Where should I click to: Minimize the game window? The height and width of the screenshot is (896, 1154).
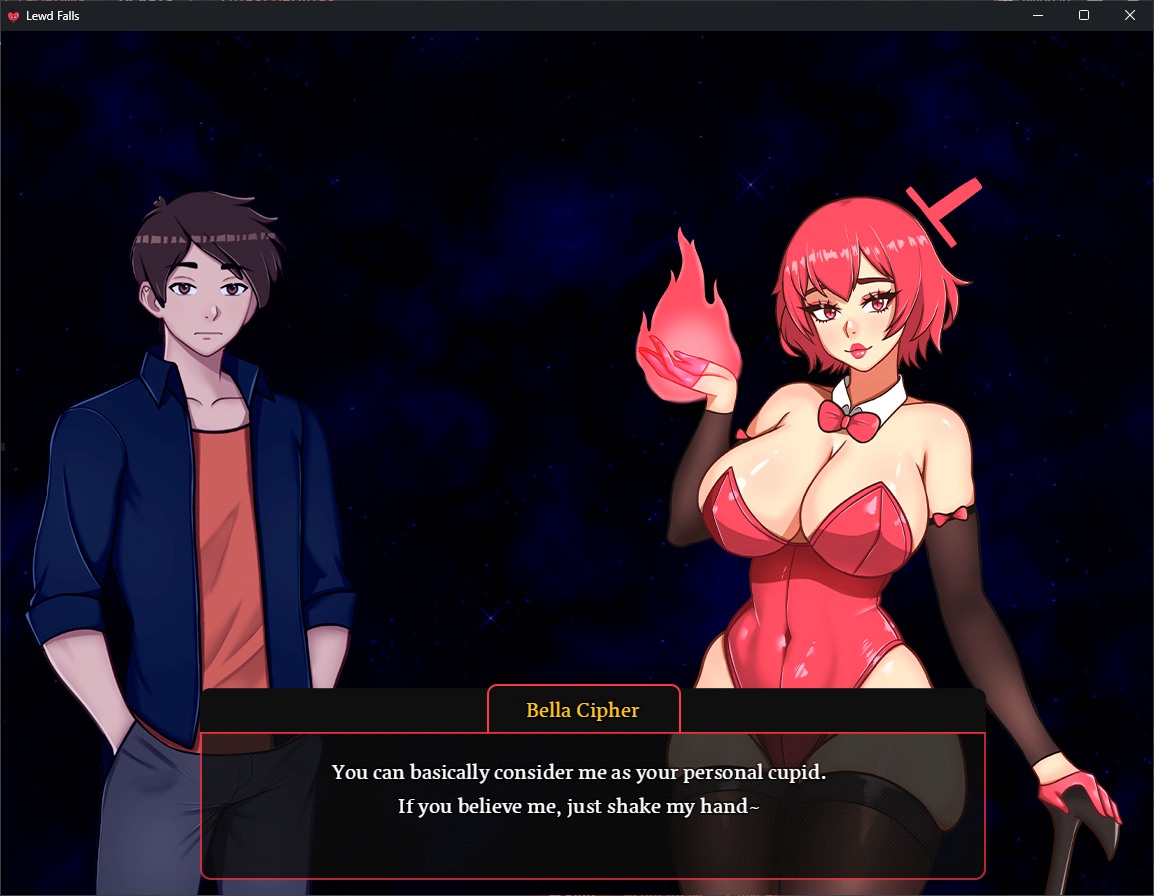click(x=1038, y=16)
